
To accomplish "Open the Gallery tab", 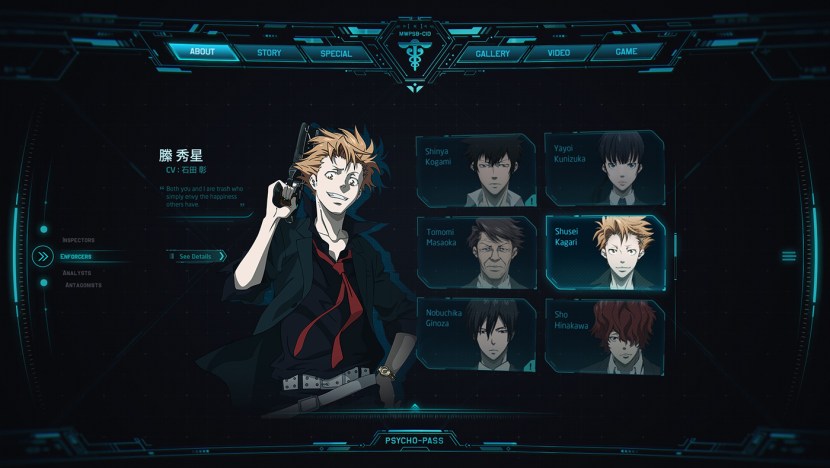I will 492,54.
